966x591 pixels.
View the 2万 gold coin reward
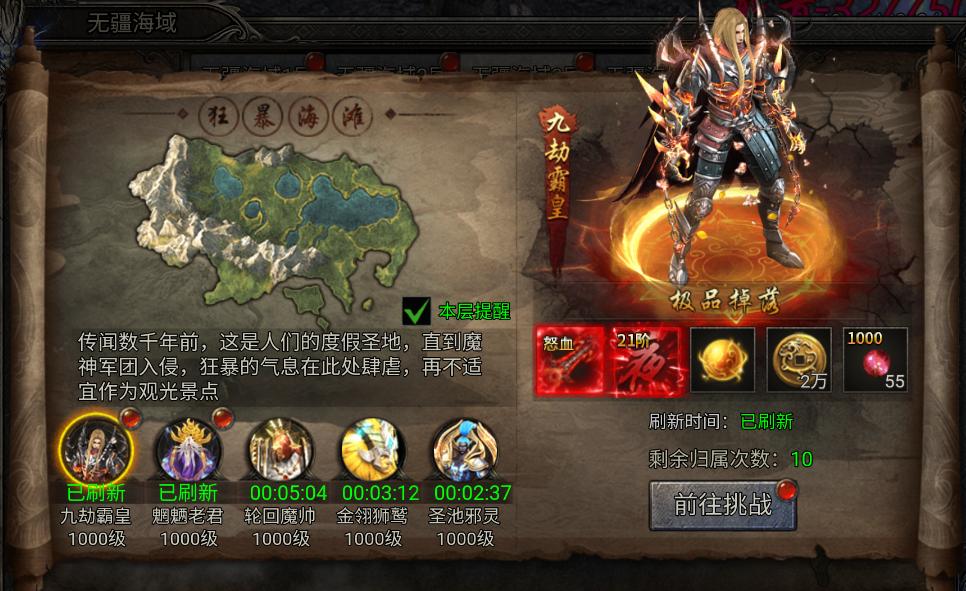(x=798, y=361)
